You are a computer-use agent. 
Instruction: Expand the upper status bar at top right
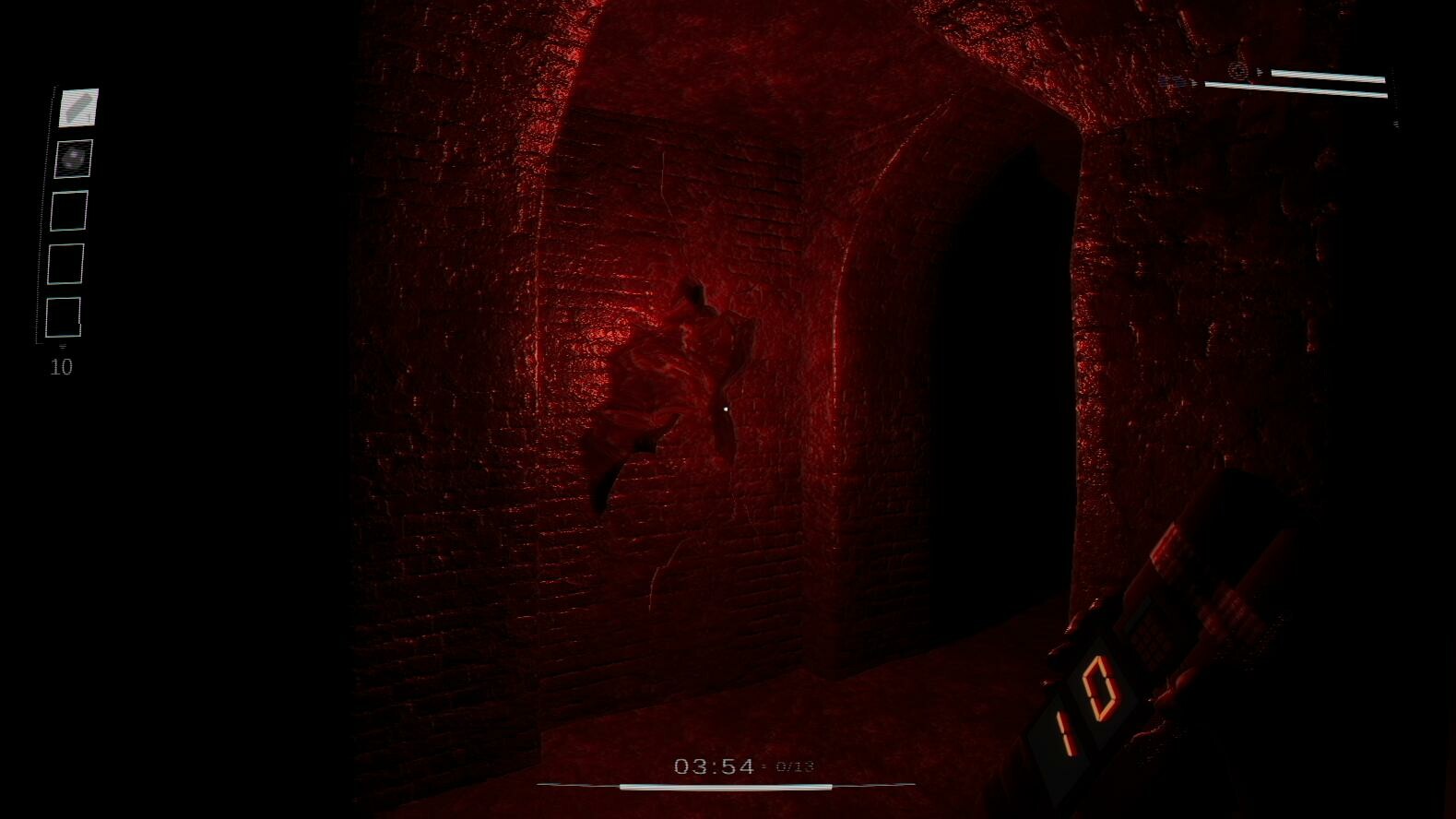(1328, 74)
